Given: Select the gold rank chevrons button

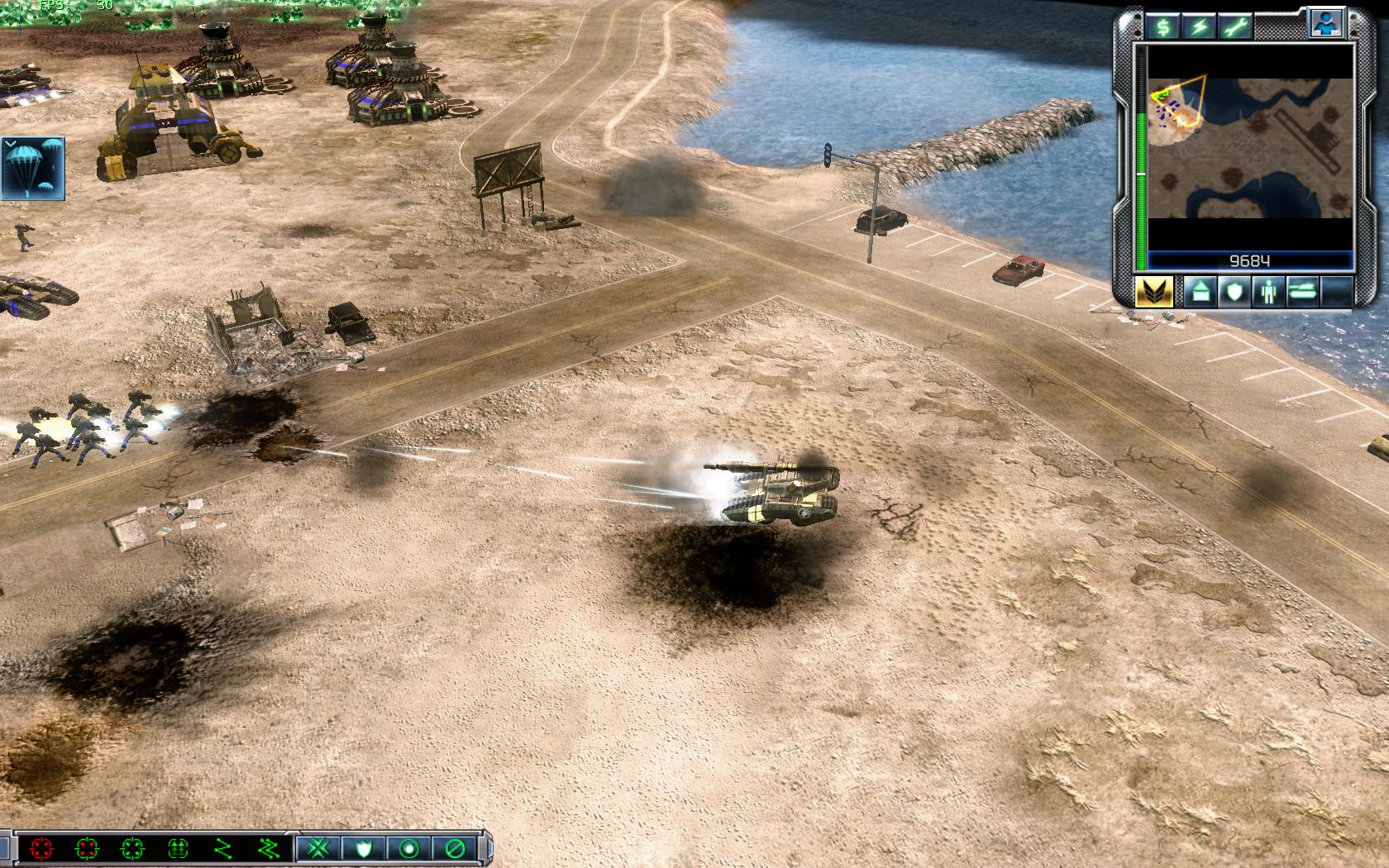Looking at the screenshot, I should tap(1153, 292).
